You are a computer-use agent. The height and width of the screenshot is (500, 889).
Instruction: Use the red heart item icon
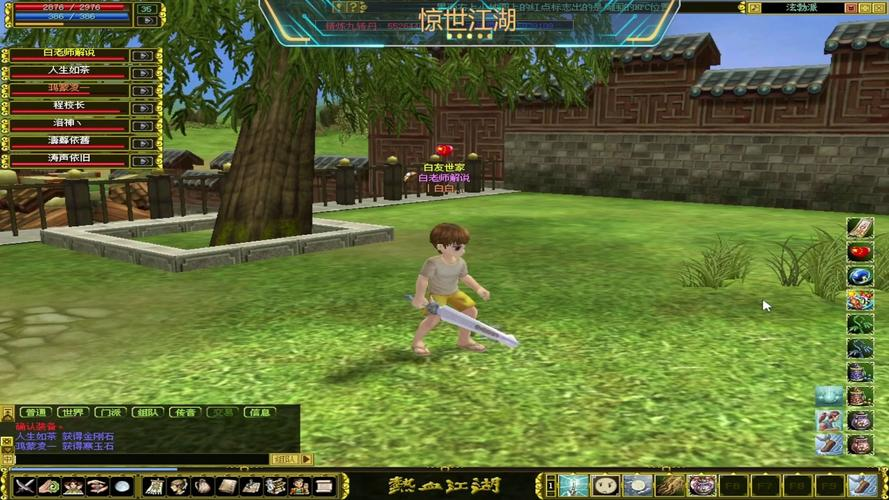[x=859, y=252]
